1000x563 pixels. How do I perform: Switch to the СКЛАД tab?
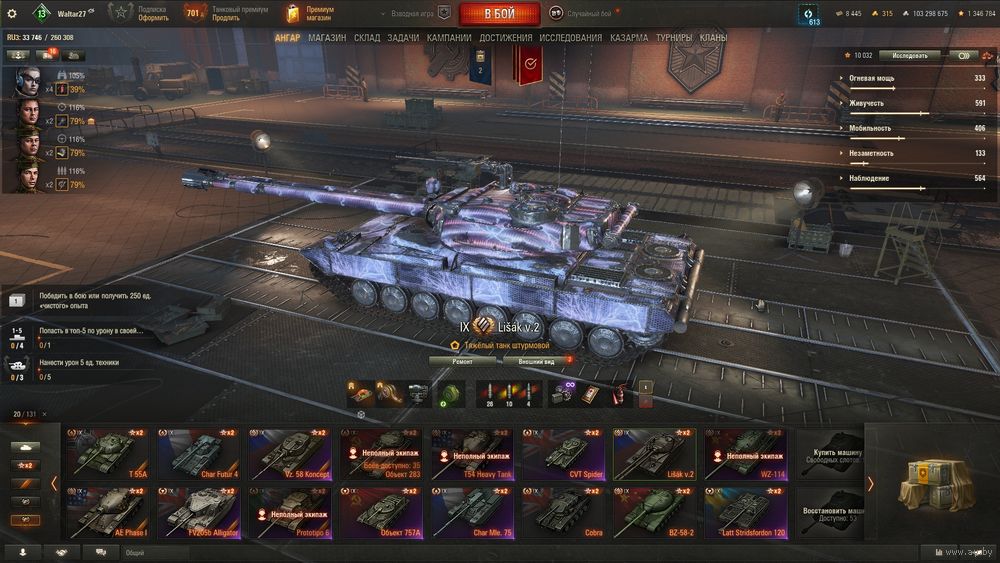click(x=367, y=38)
